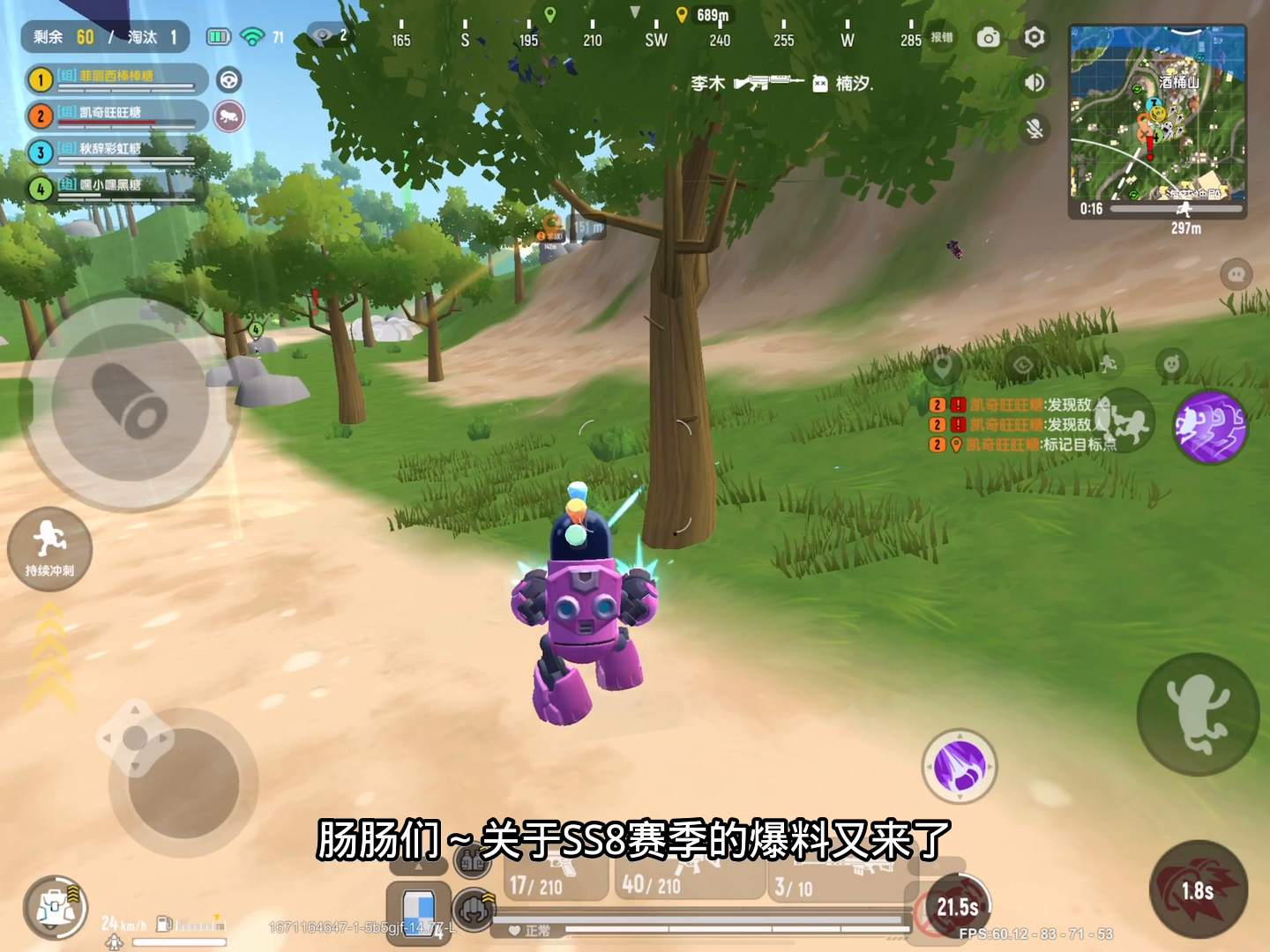Tap the location ping marker icon

942,365
